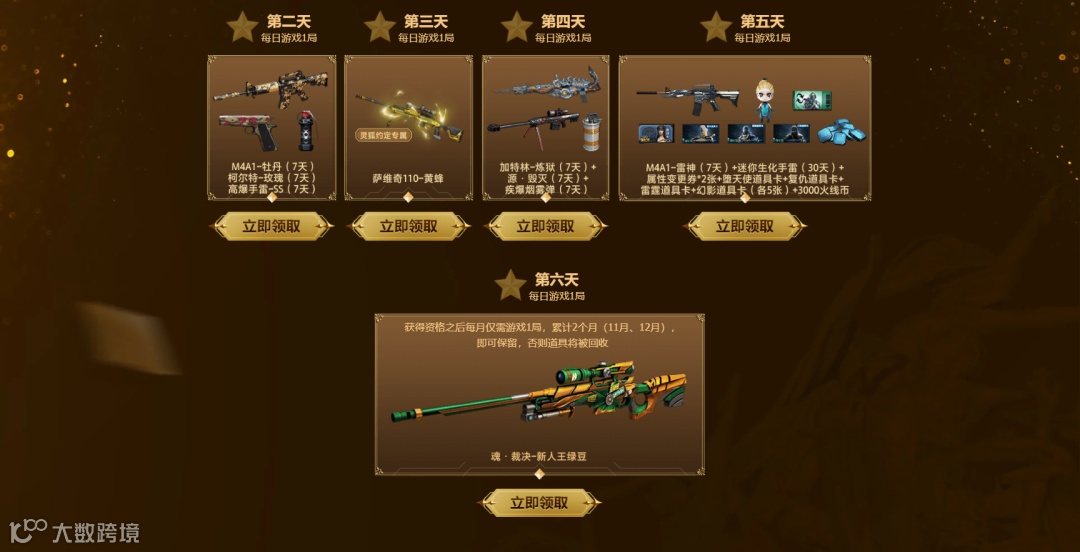This screenshot has width=1080, height=552.
Task: Select the M4A1-牡丹 reward card
Action: pos(271,127)
